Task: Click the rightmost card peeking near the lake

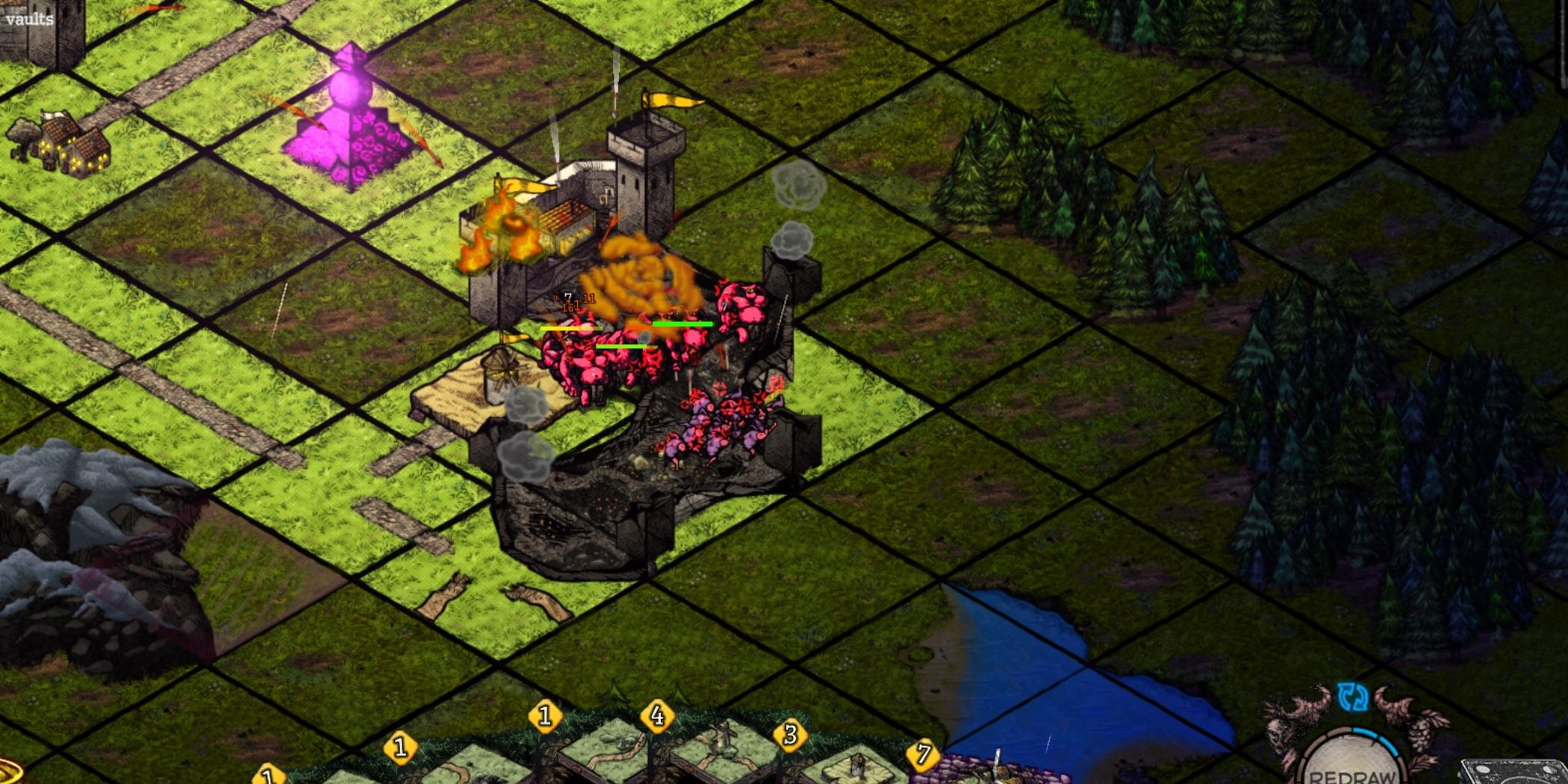Action: (x=993, y=773)
